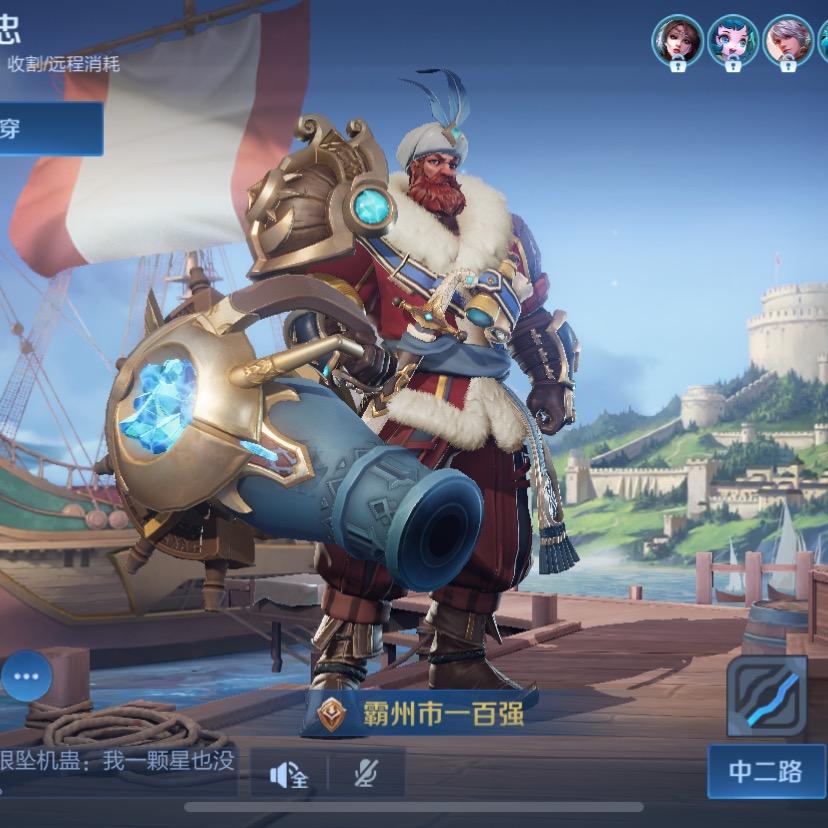Choose the blue-haired teammate hero portrait
The width and height of the screenshot is (828, 828).
coord(732,41)
